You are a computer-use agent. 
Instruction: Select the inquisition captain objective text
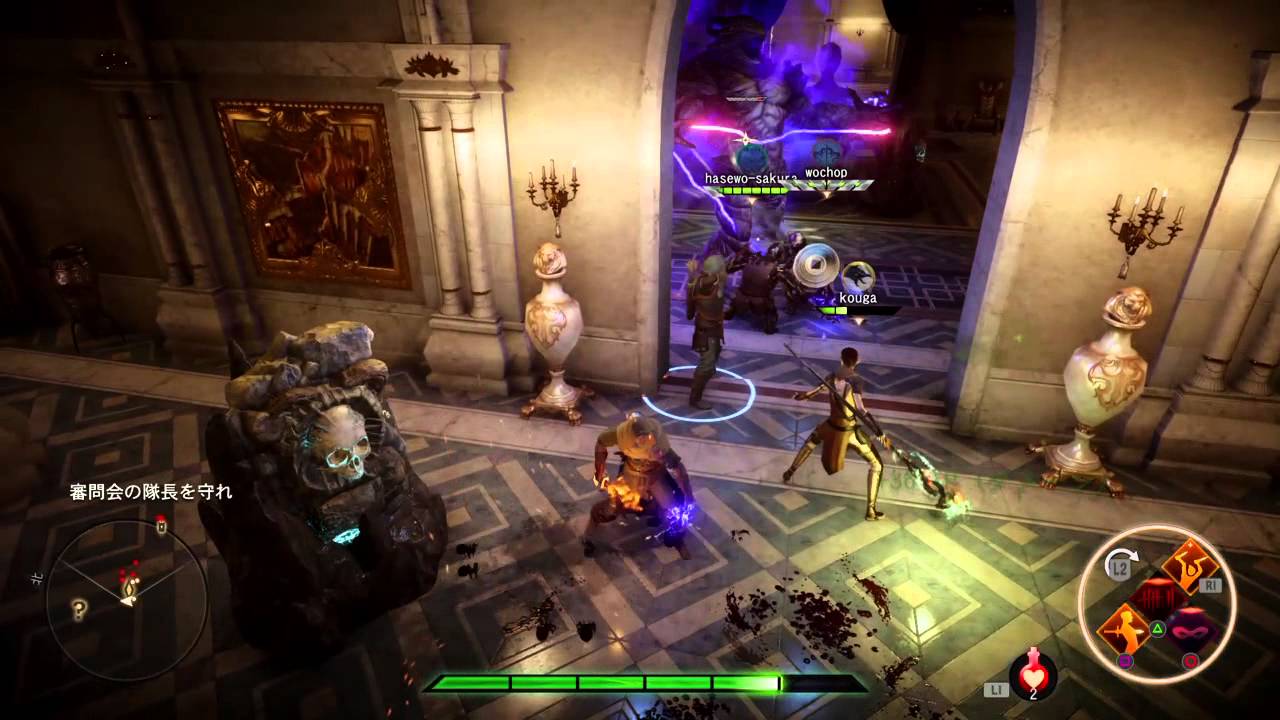[151, 491]
